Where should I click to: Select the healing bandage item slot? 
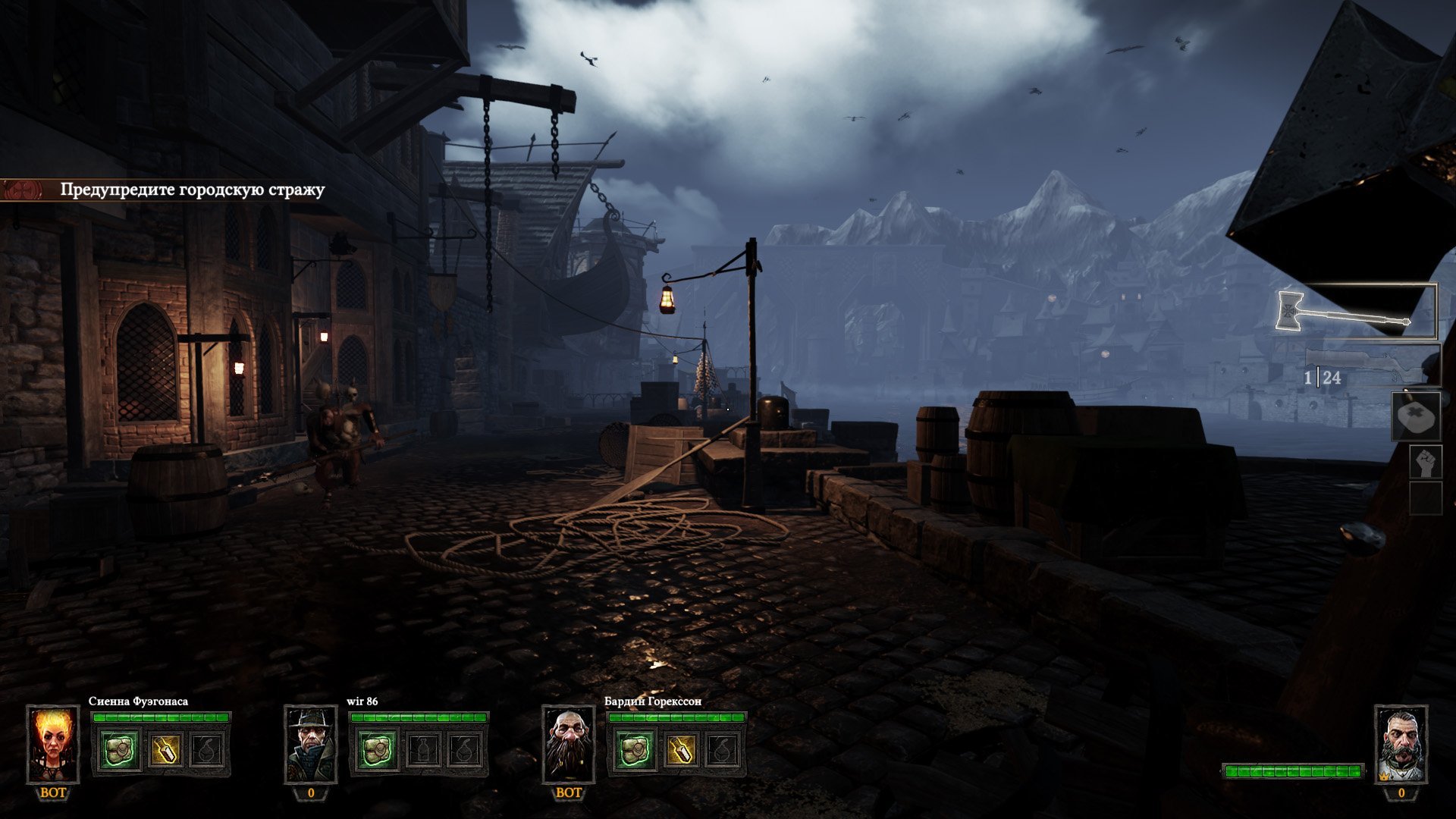[x=1416, y=416]
